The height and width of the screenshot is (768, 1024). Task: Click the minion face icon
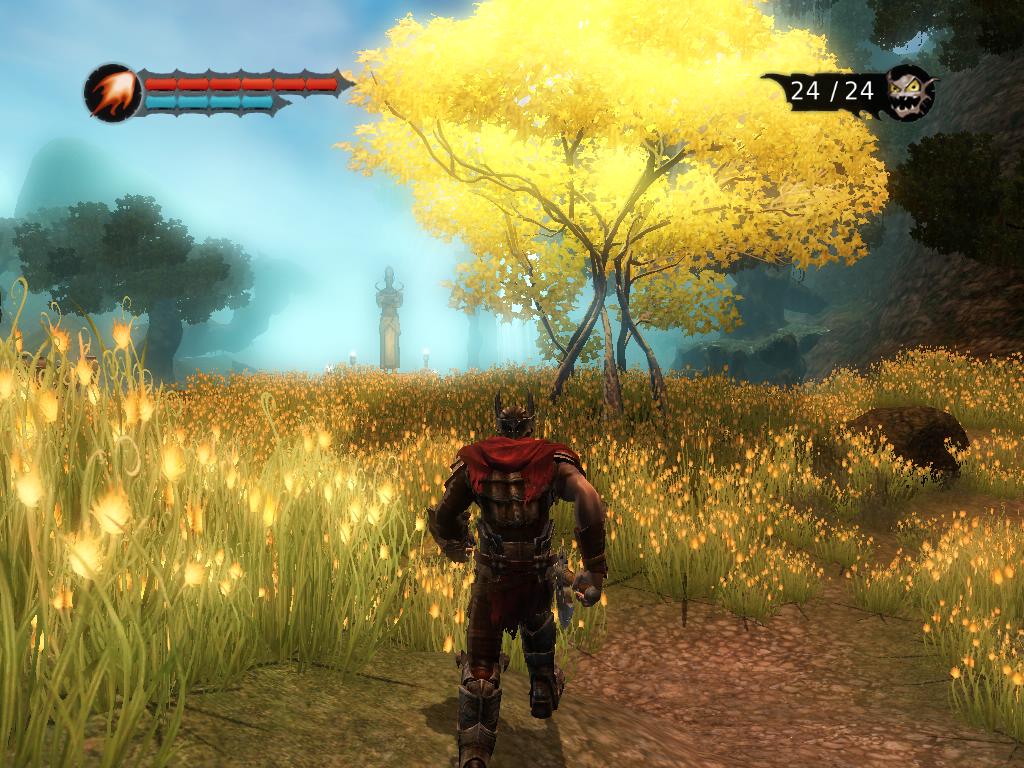click(x=909, y=92)
